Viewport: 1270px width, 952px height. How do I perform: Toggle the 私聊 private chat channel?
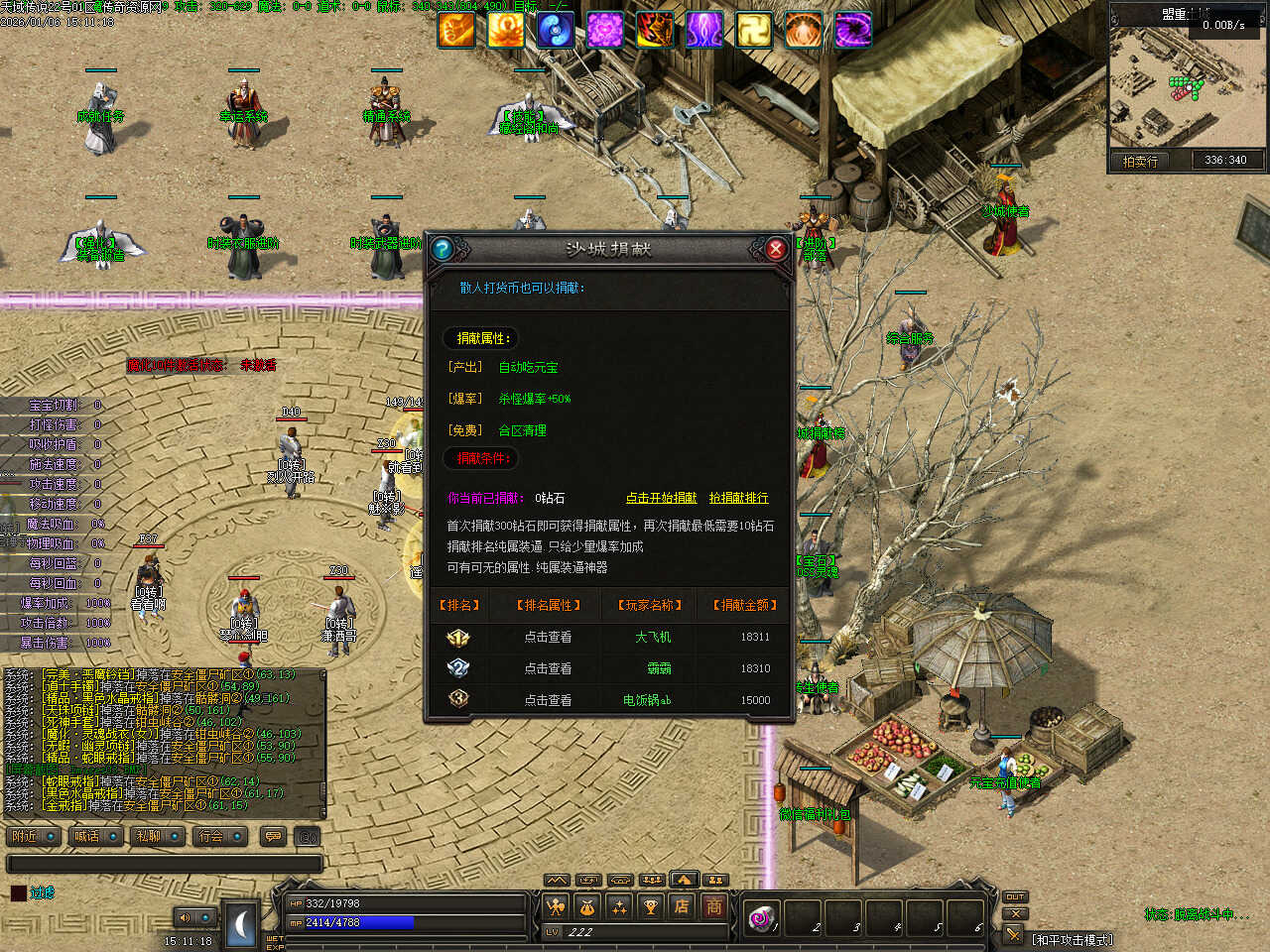159,837
